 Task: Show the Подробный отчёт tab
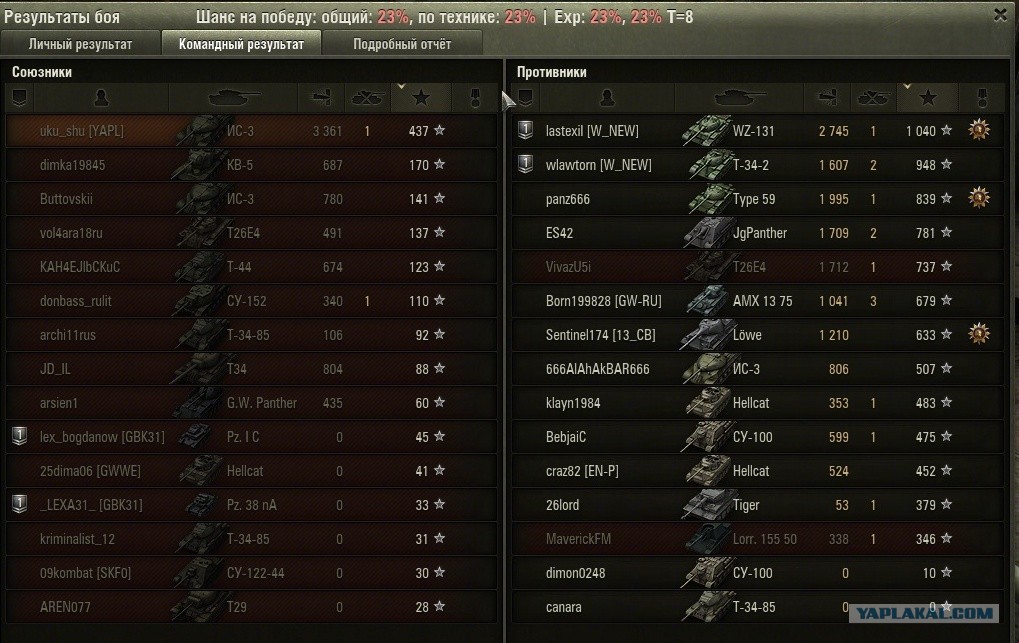point(402,44)
